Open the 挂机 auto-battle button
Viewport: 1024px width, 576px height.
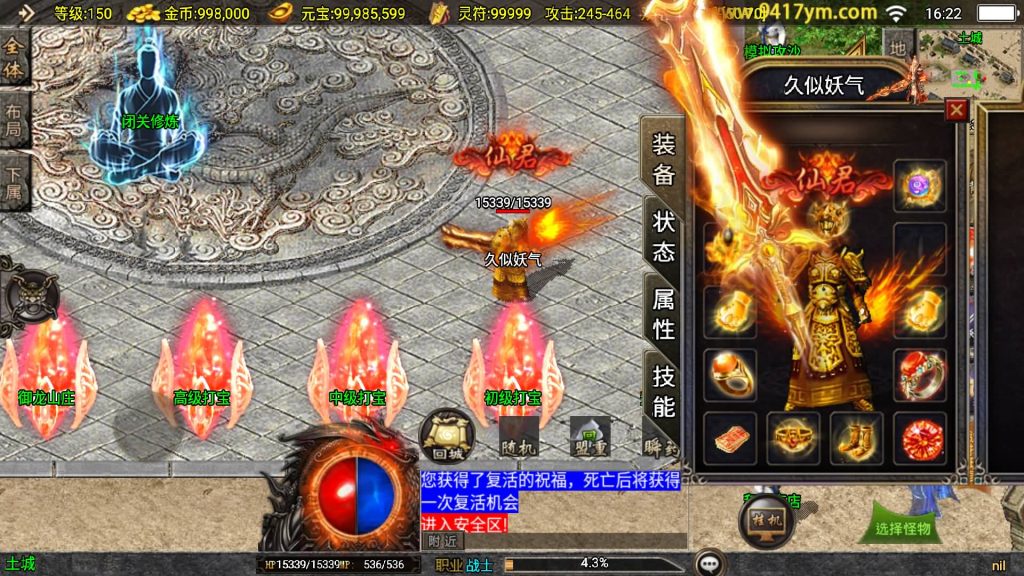765,520
